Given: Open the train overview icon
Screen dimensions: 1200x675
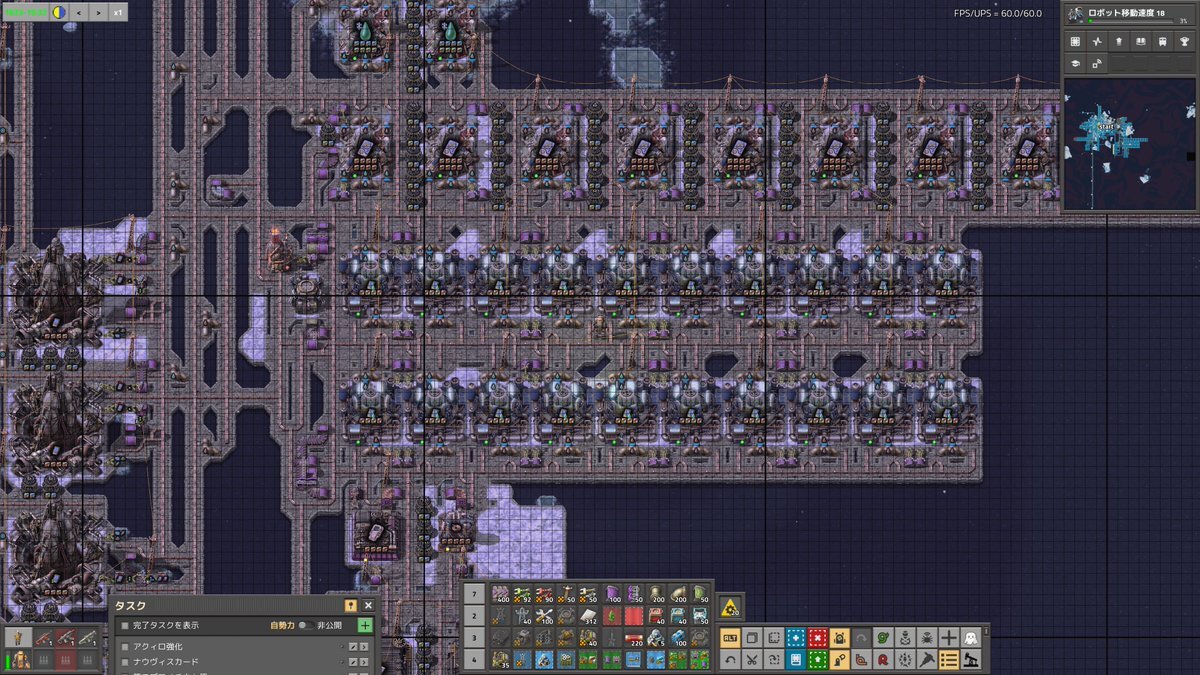Looking at the screenshot, I should tap(1162, 41).
